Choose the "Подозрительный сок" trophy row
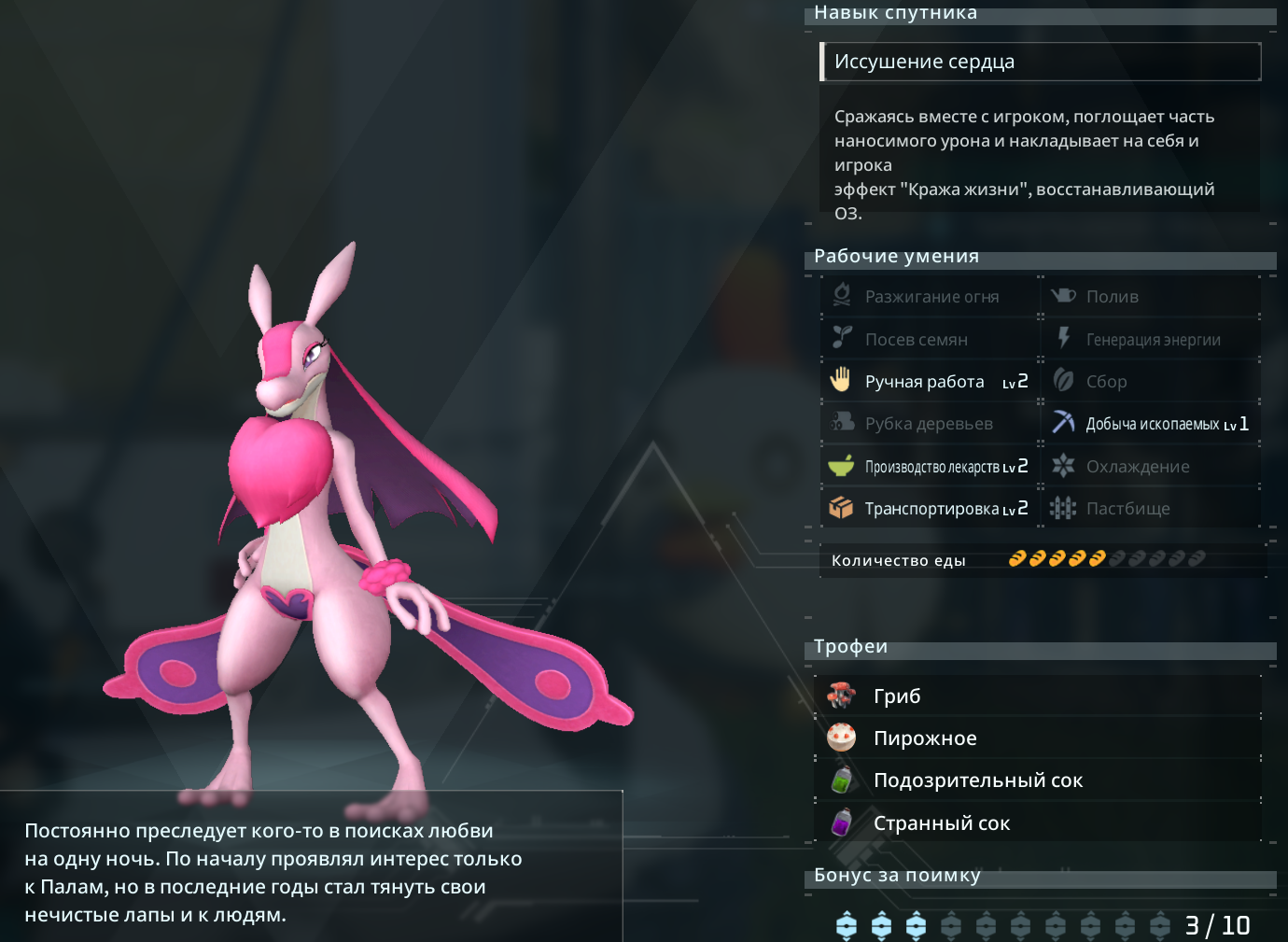Screen dimensions: 1288x942 pyautogui.click(x=1038, y=780)
